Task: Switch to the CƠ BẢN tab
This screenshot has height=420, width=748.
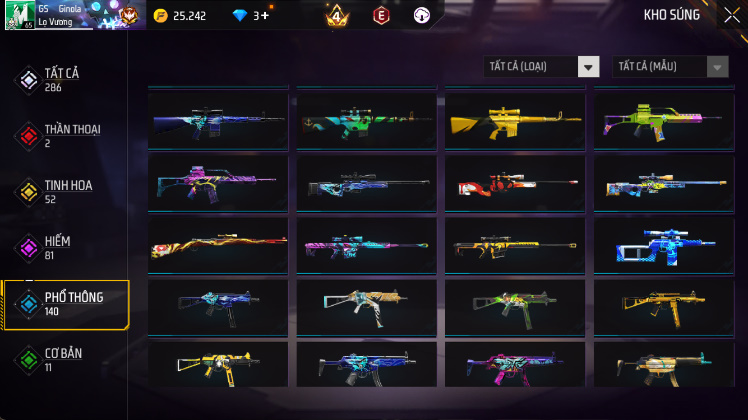Action: [x=65, y=359]
